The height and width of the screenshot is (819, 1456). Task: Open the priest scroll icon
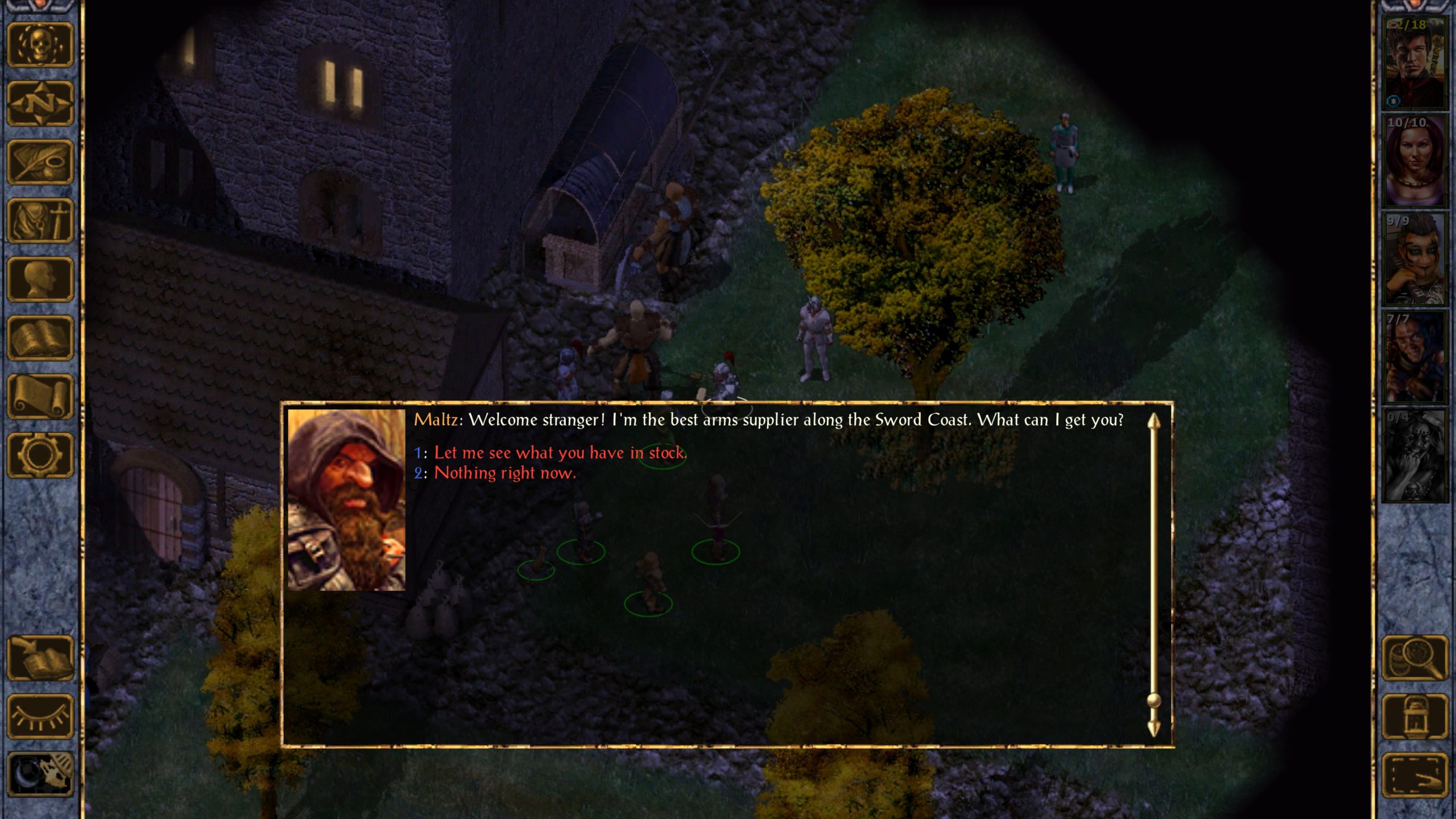40,397
